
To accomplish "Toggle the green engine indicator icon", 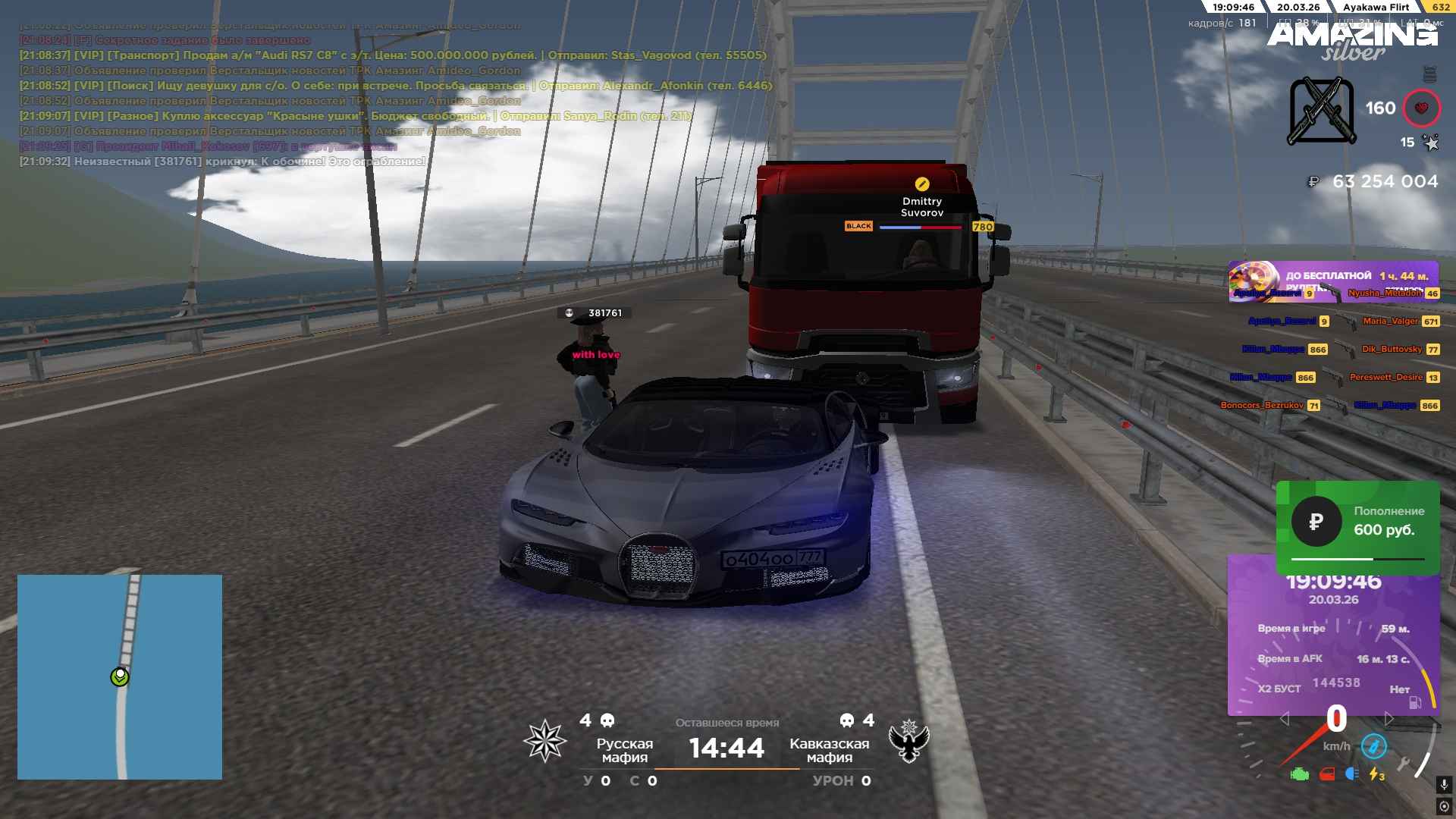I will [1300, 774].
